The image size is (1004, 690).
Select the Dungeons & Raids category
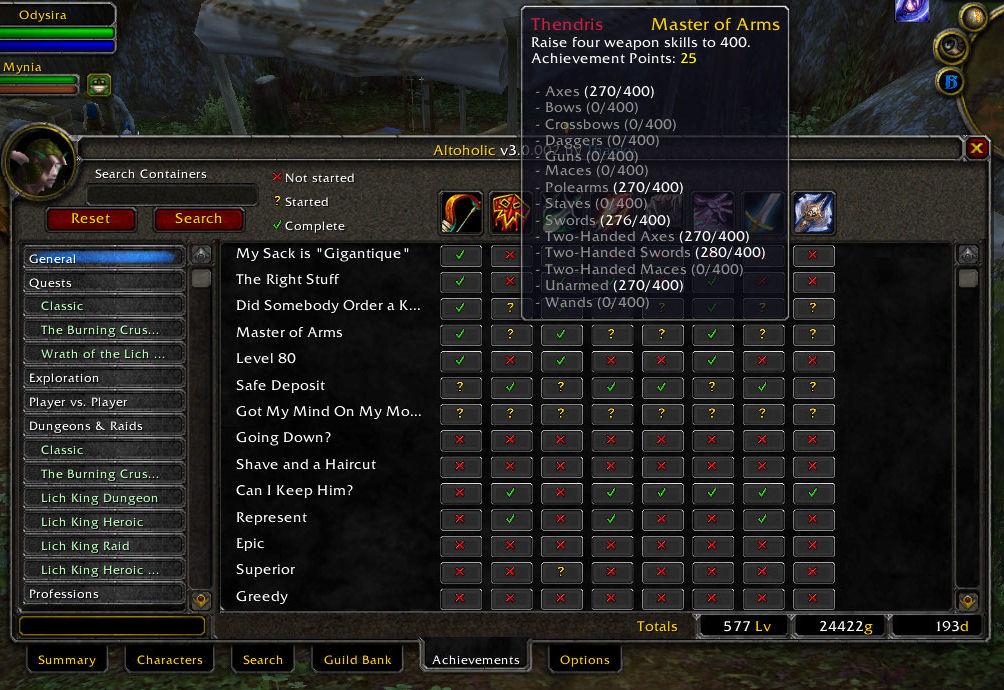pos(104,426)
